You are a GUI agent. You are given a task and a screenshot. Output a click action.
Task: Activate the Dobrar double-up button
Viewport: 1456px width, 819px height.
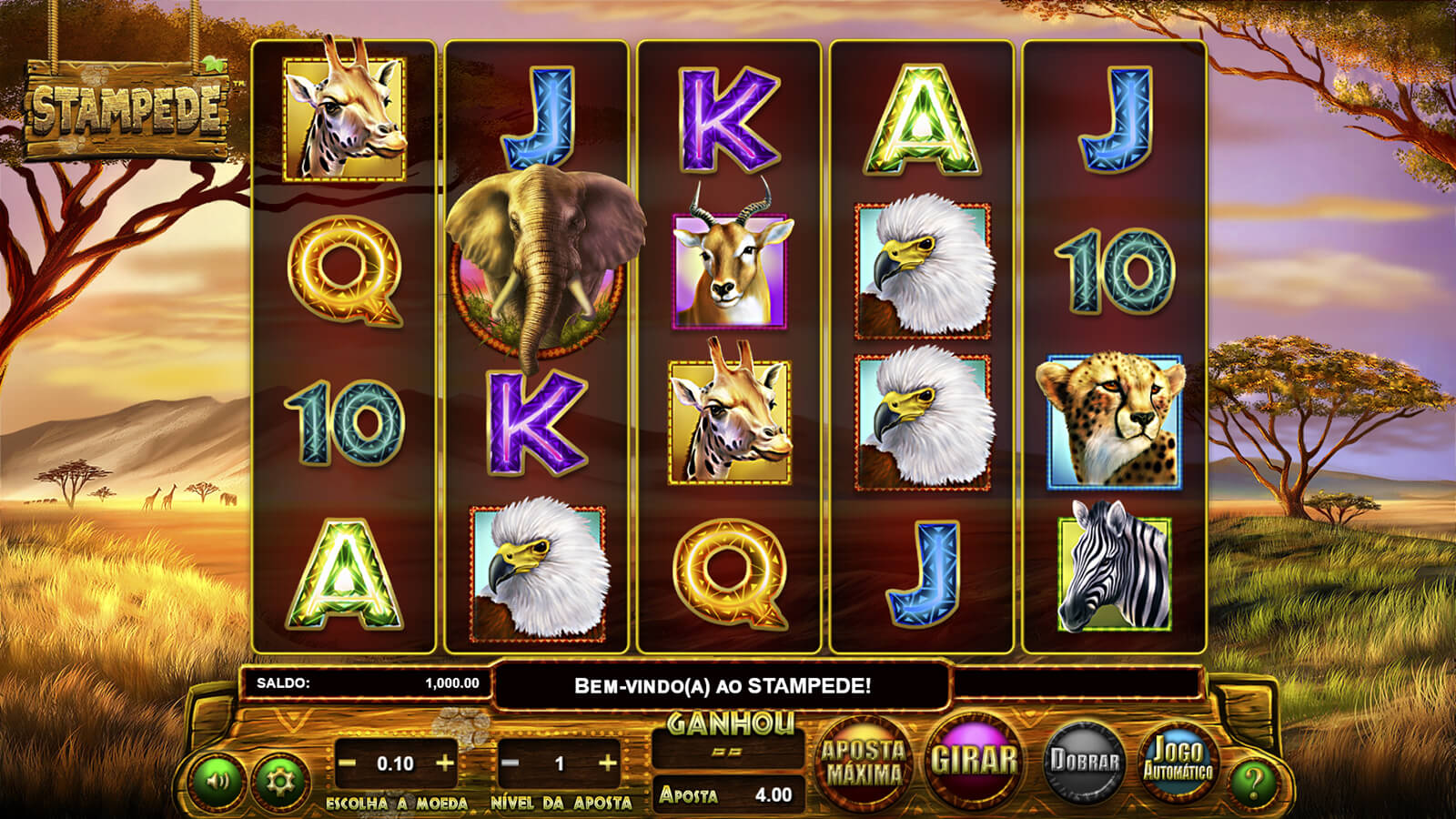click(1084, 761)
